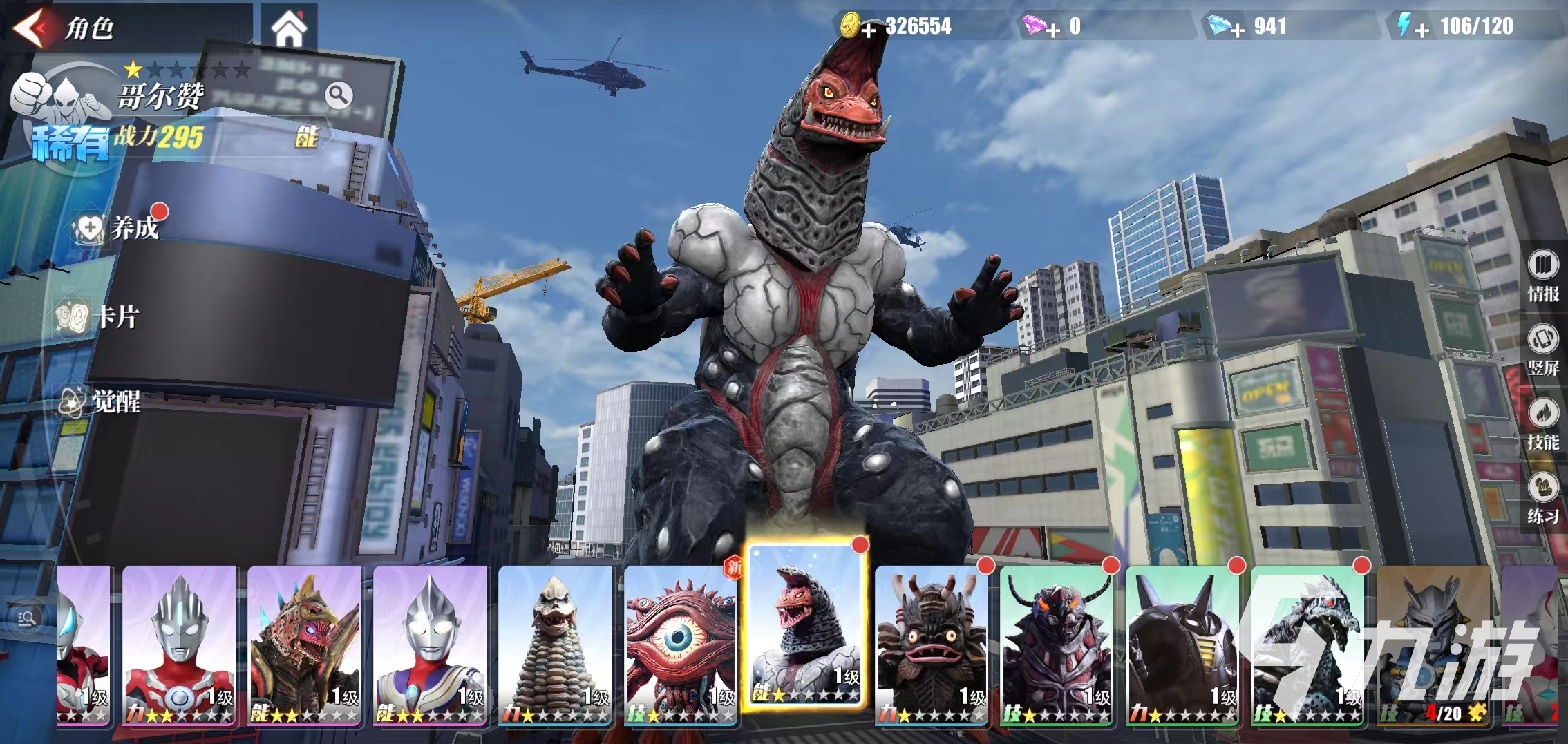Select the Ultraman Tiga character card
Screen dimensions: 1568x744
[430, 645]
